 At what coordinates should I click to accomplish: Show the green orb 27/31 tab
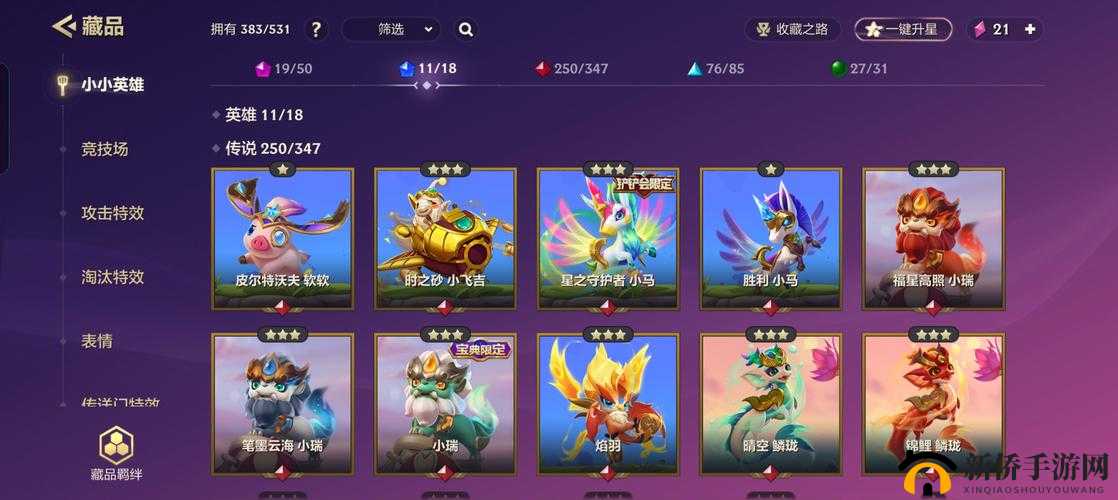(859, 69)
